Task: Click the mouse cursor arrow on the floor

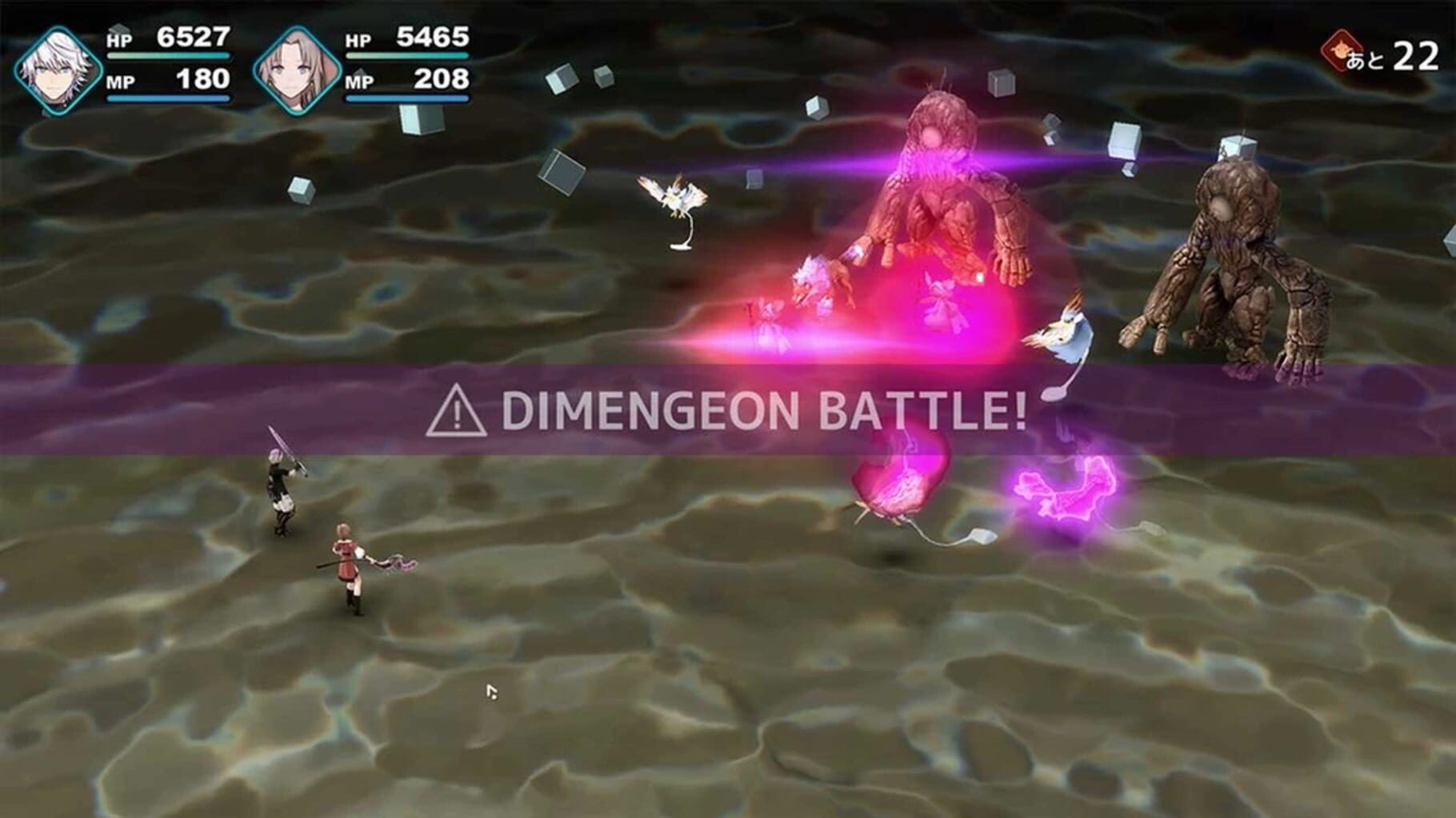Action: (x=492, y=691)
